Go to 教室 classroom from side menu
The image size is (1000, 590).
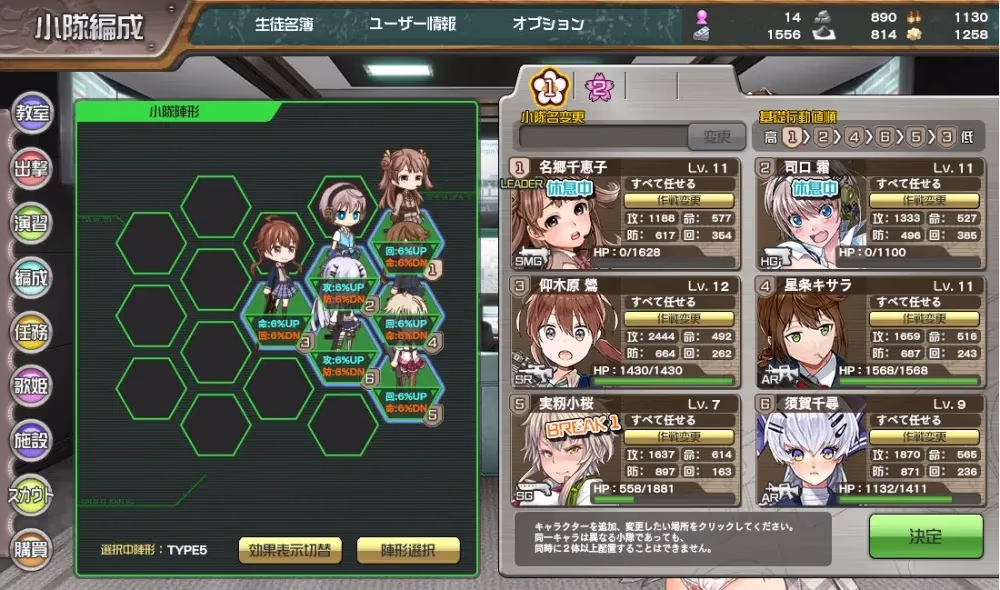pyautogui.click(x=32, y=113)
